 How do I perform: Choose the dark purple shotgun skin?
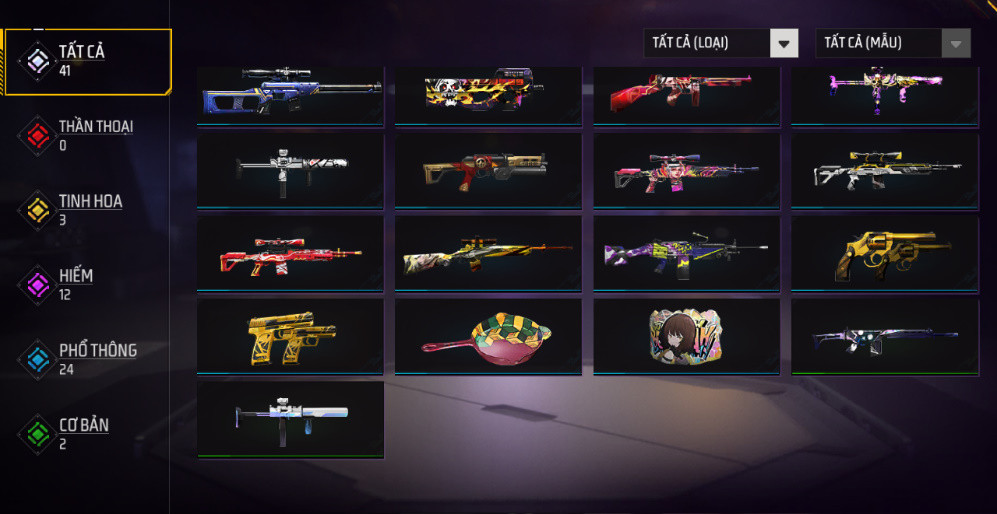pos(885,337)
